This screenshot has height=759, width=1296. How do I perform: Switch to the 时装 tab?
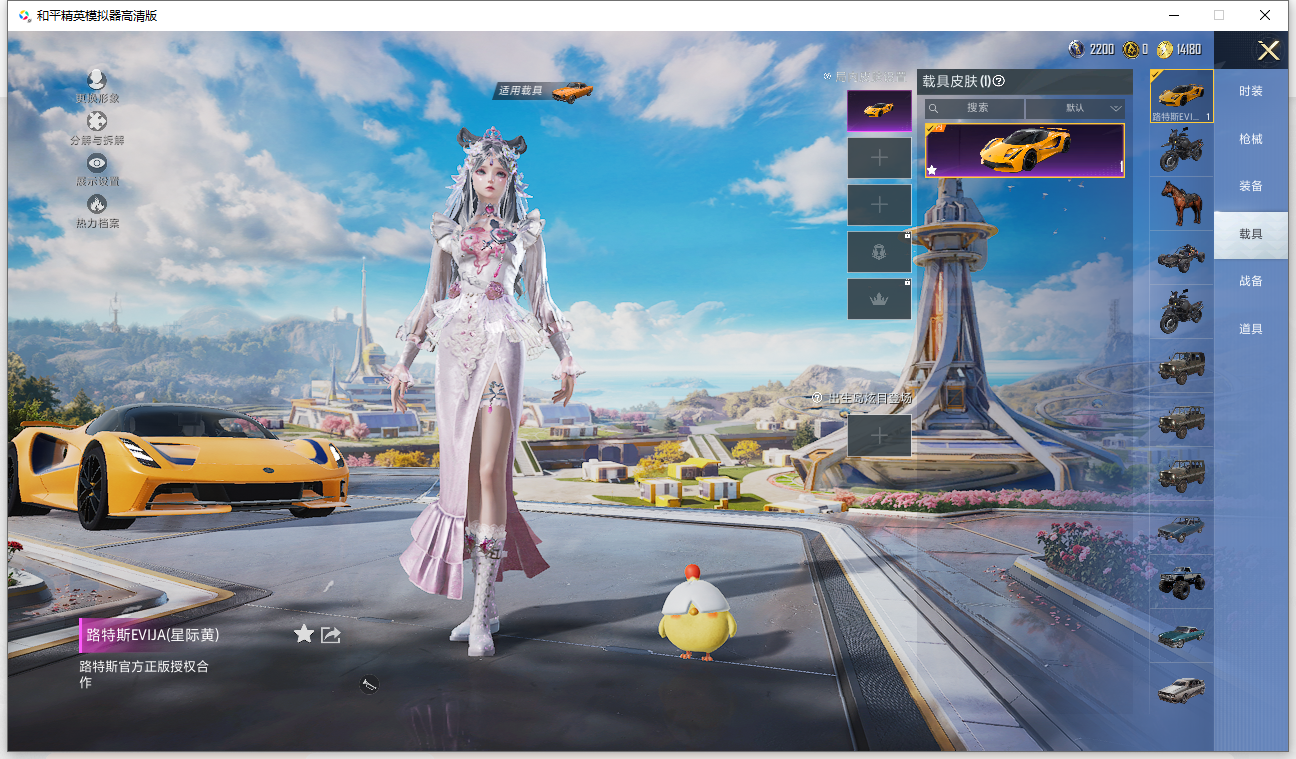point(1250,91)
